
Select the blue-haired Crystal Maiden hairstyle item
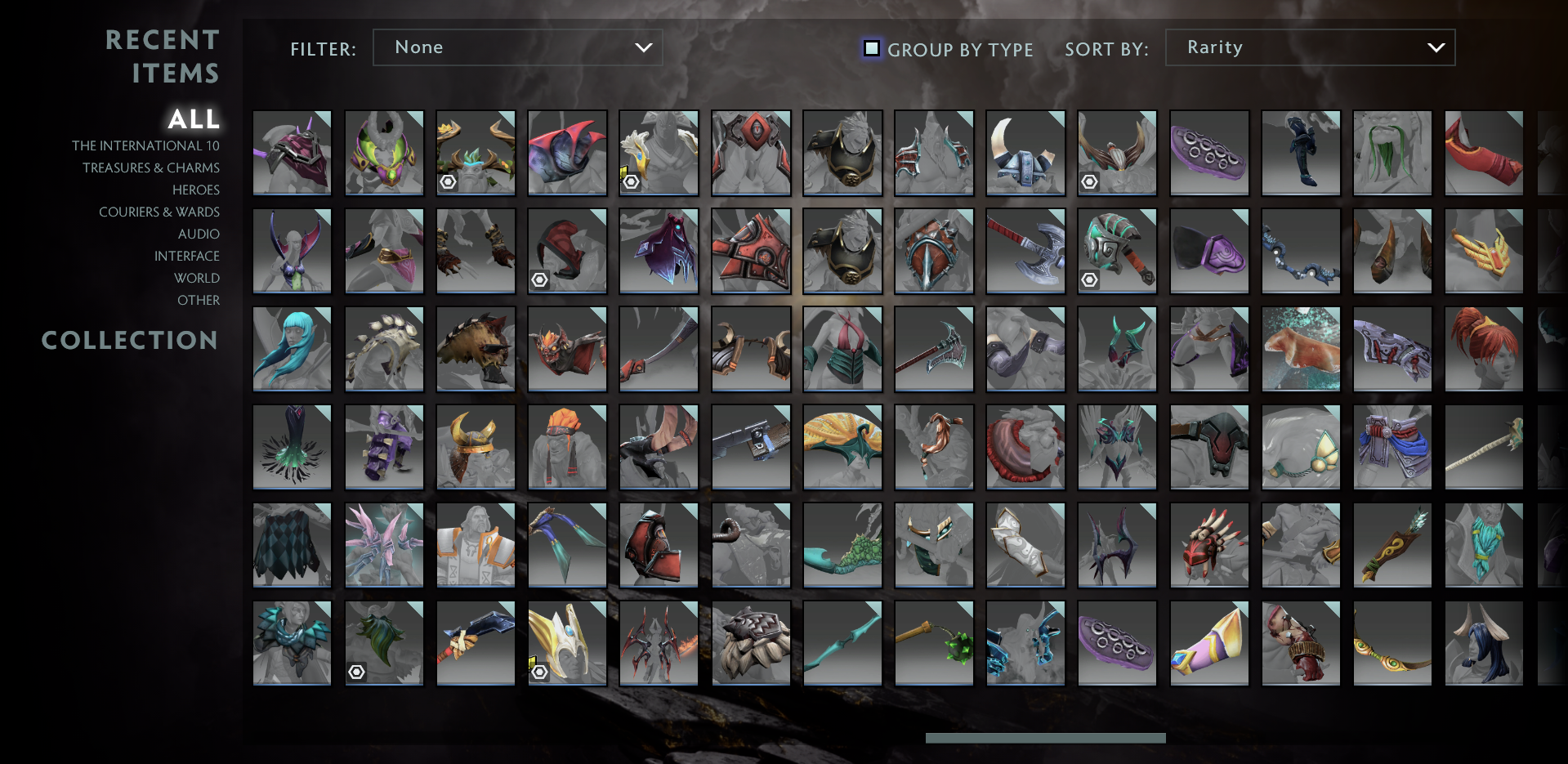pos(292,349)
